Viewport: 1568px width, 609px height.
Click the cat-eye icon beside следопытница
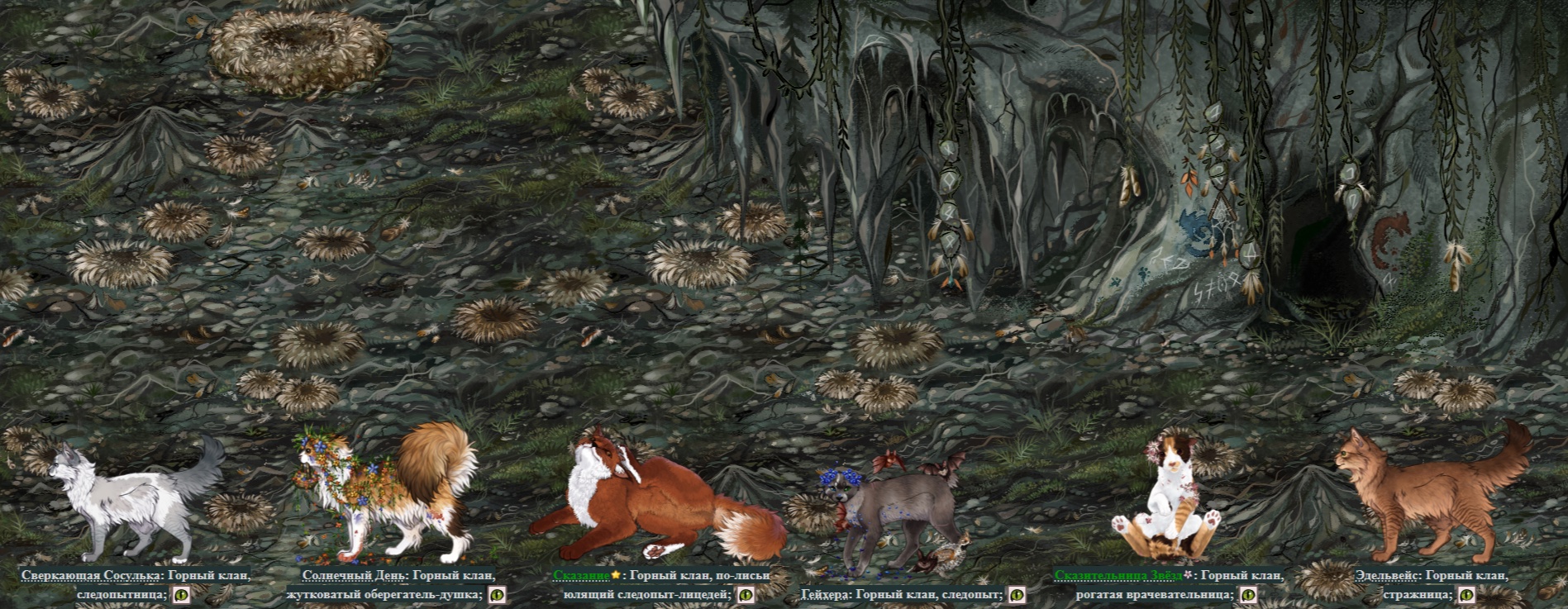[x=181, y=594]
